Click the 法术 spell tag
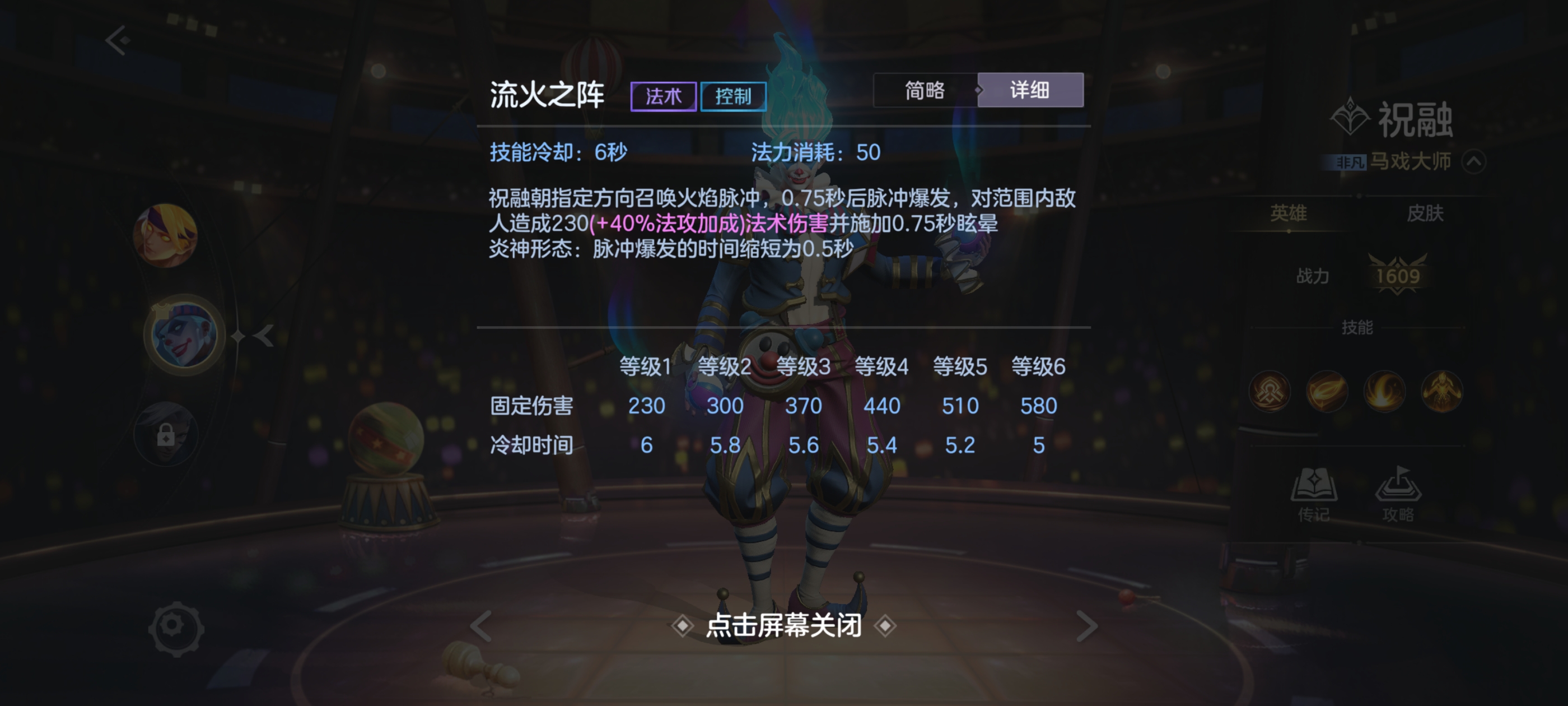The width and height of the screenshot is (1568, 706). (x=664, y=96)
